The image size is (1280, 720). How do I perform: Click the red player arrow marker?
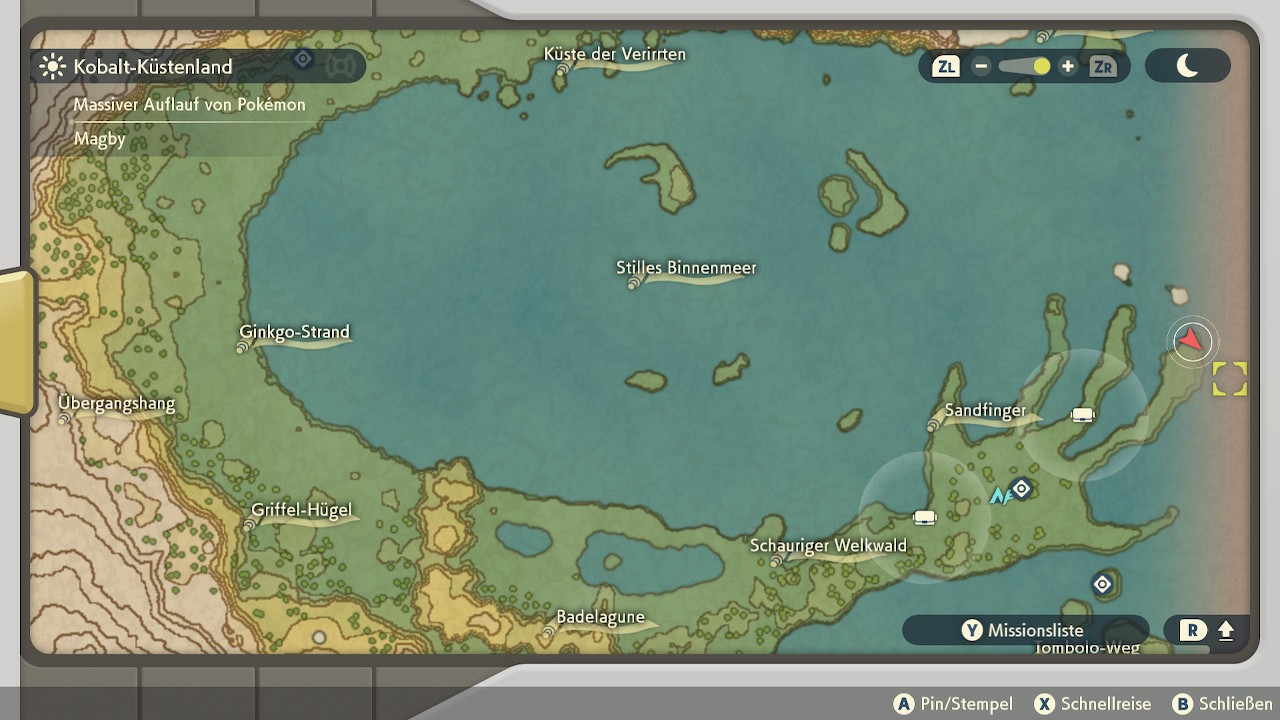[x=1190, y=341]
